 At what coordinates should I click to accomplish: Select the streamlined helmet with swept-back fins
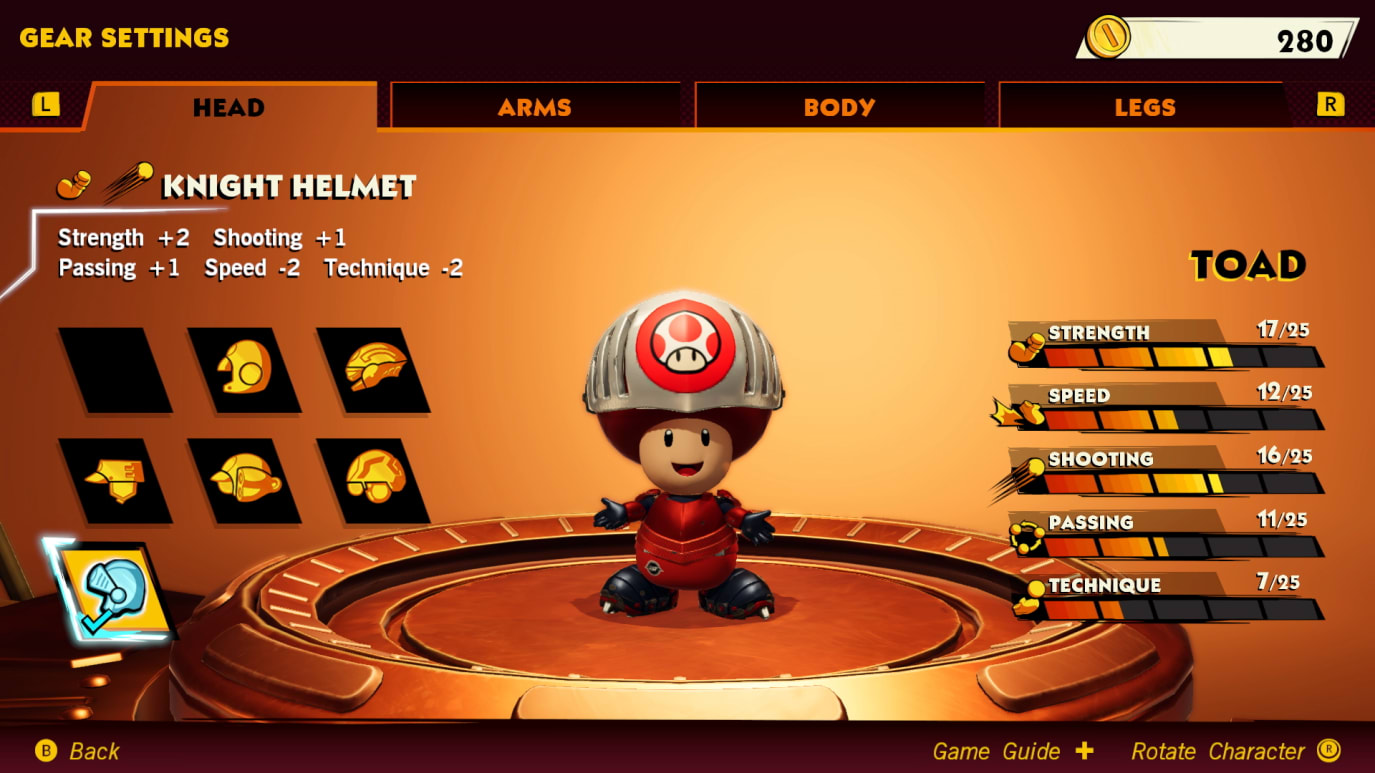point(374,370)
